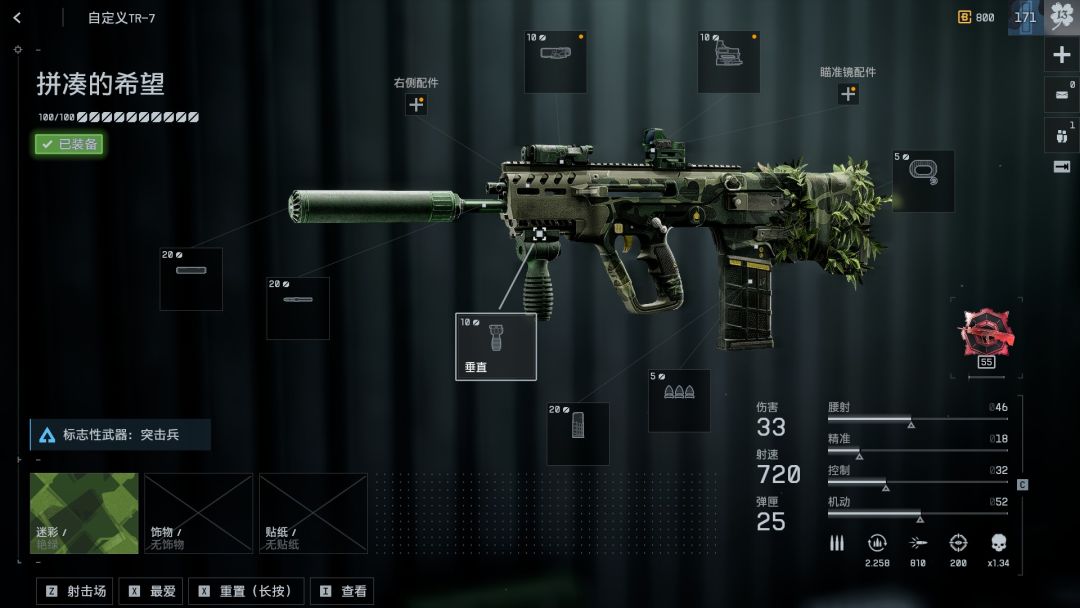Screen dimensions: 1080x608
Task: Select the magazine attachment slot
Action: [x=578, y=433]
